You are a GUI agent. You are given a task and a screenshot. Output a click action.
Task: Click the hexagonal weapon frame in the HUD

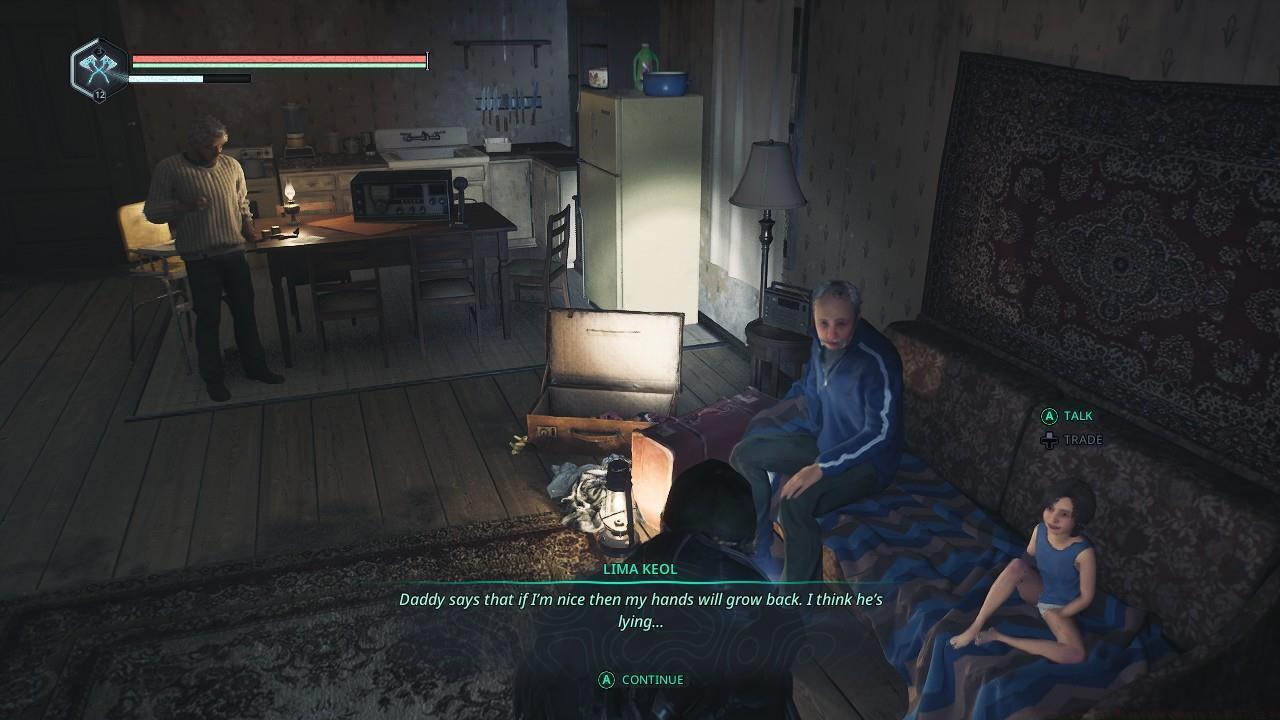point(97,68)
